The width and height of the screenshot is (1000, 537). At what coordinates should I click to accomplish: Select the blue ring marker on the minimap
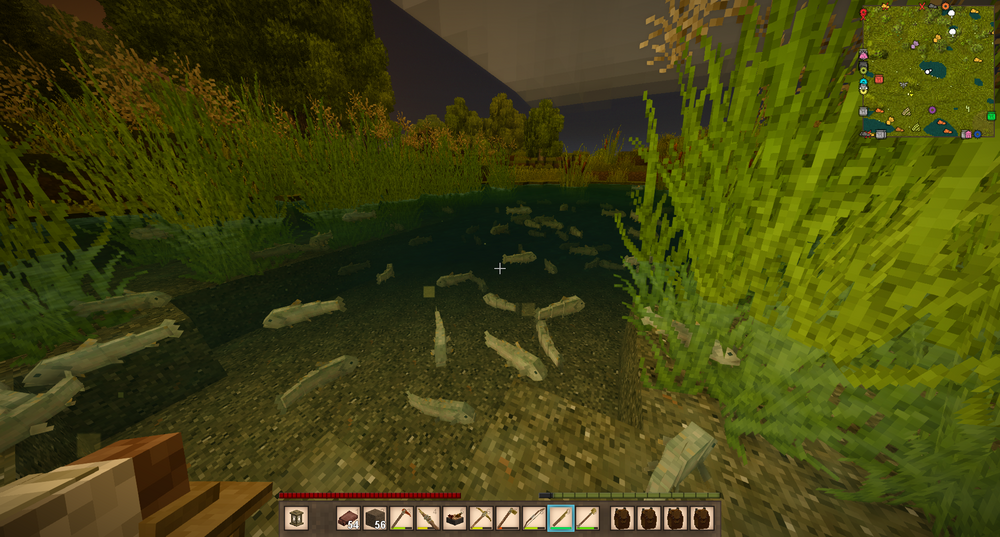click(976, 133)
